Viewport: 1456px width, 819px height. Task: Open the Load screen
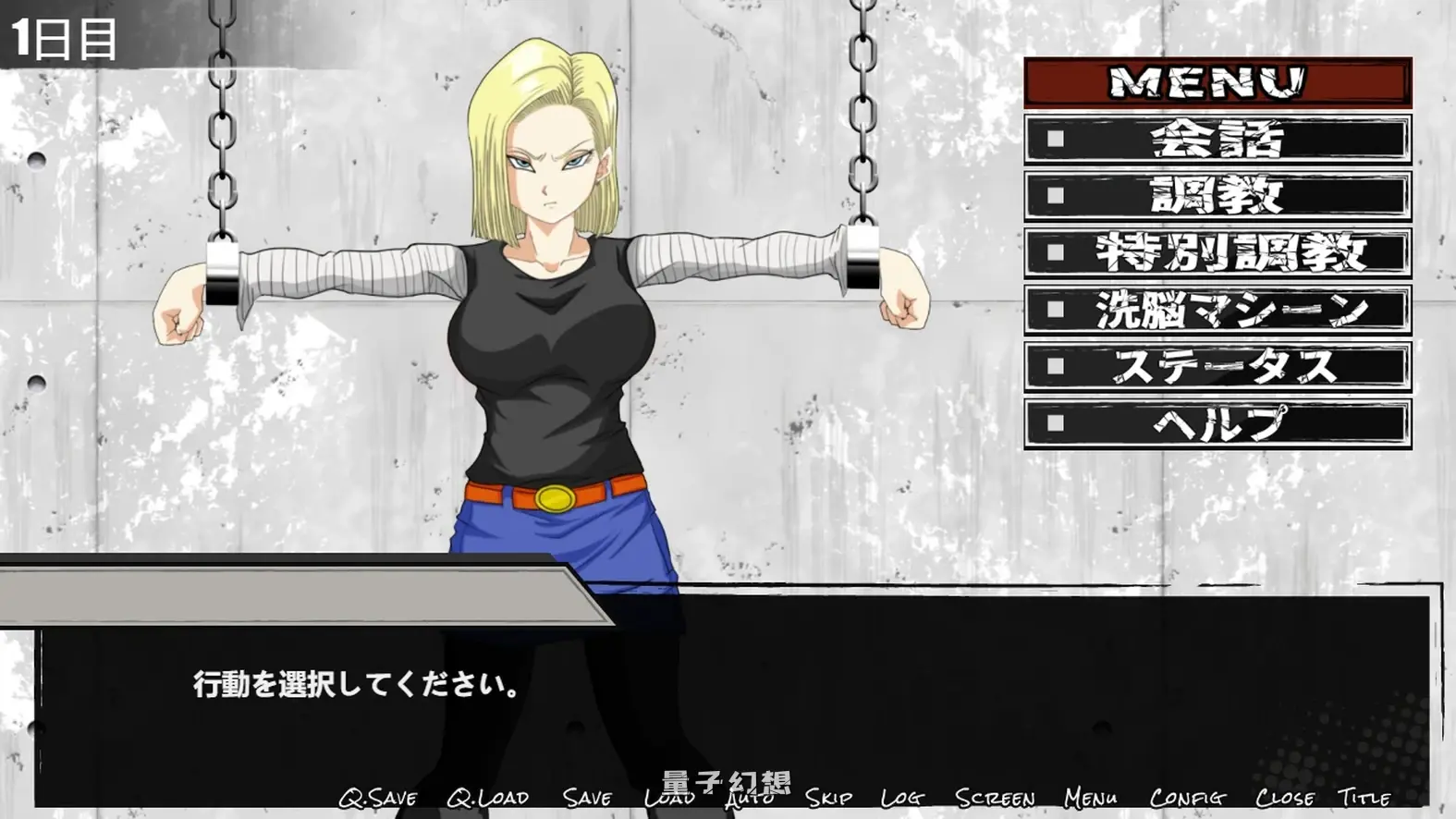[x=671, y=796]
